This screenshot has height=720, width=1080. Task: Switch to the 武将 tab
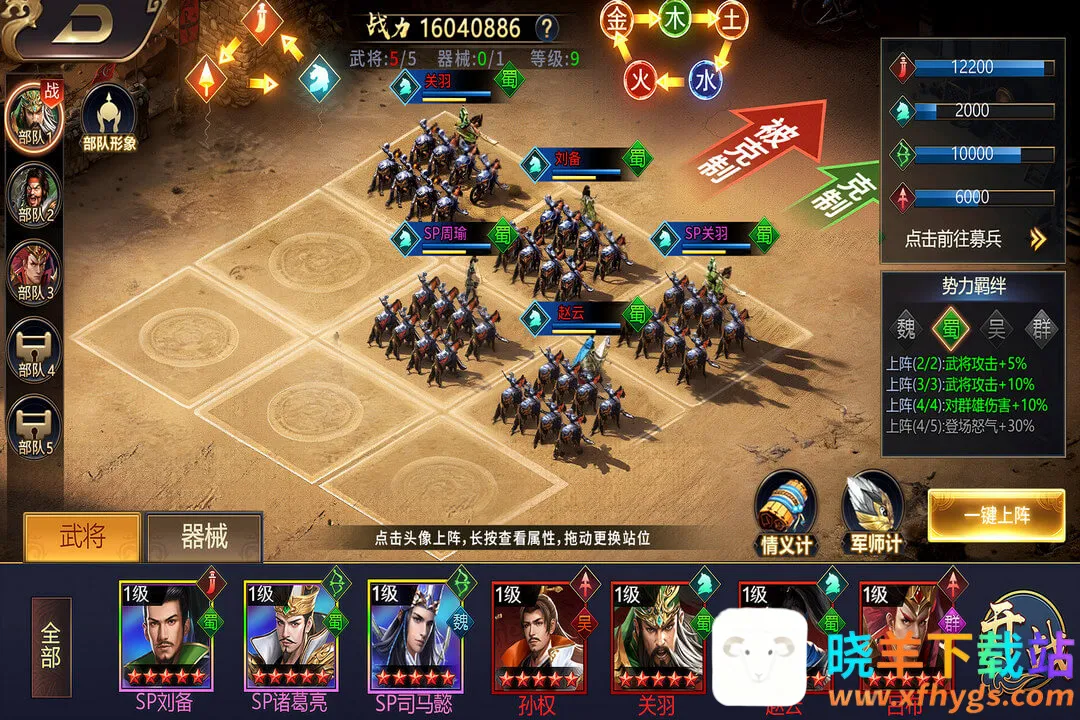[x=82, y=537]
